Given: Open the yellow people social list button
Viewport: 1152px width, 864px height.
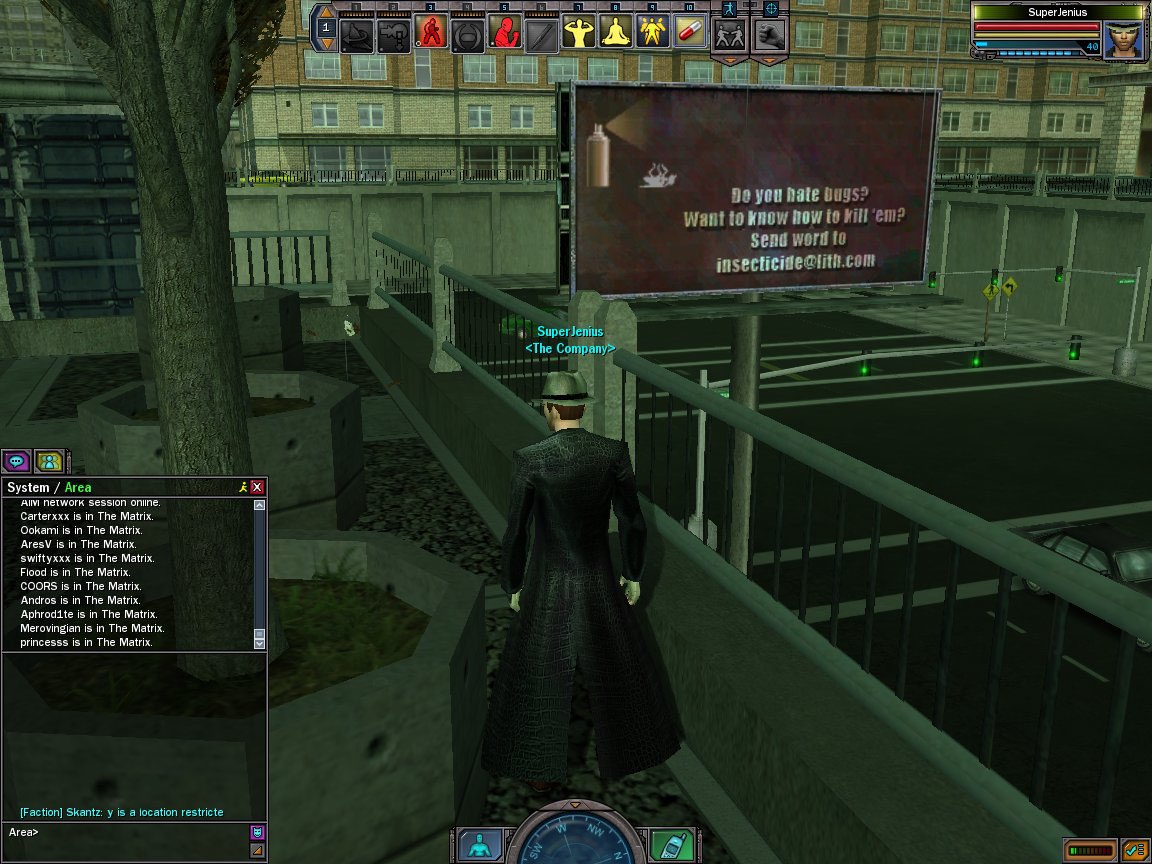Looking at the screenshot, I should (48, 461).
